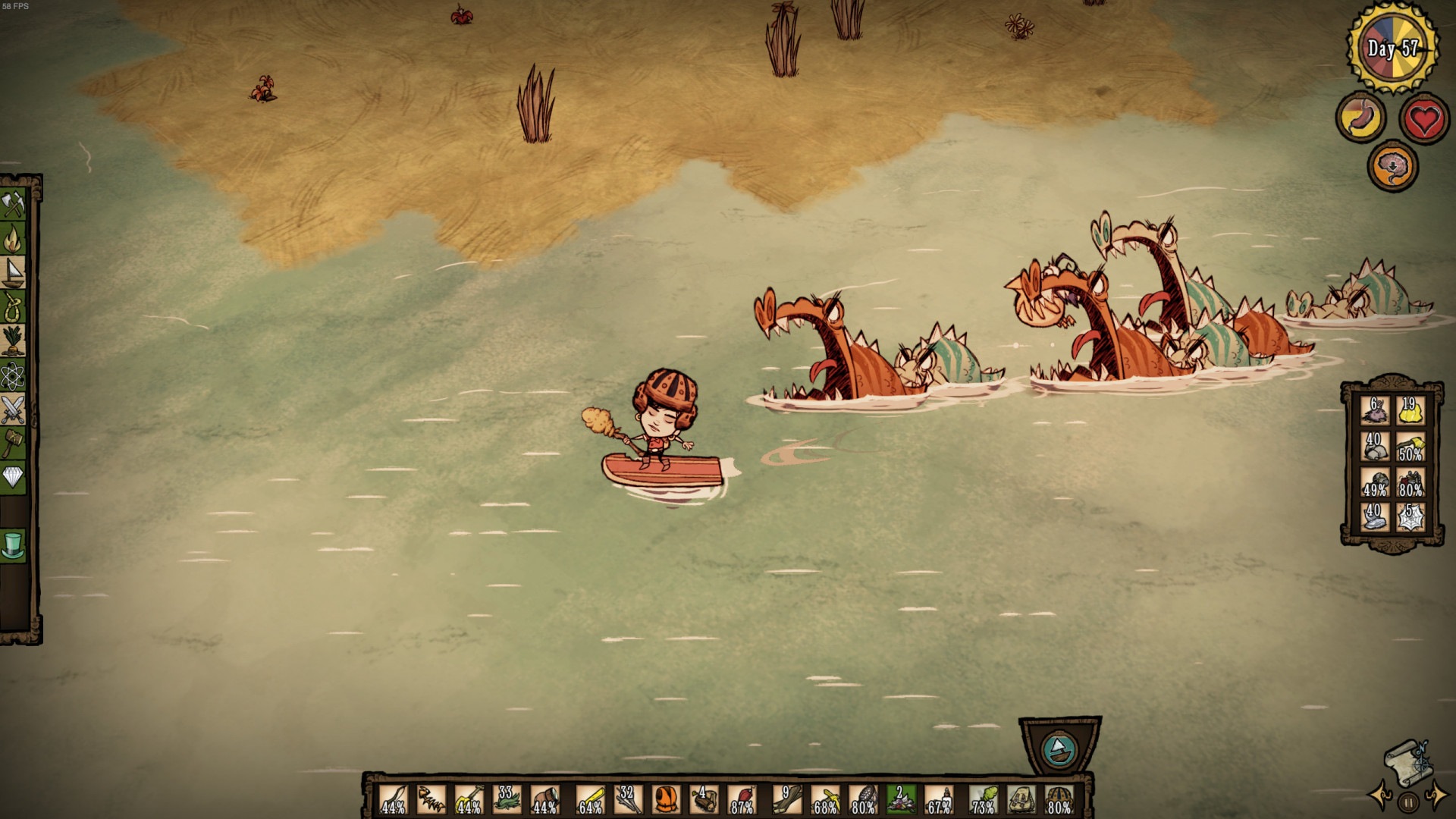Switch to the sailboat Nautical crafting tab
Viewport: 1456px width, 819px height.
click(14, 273)
